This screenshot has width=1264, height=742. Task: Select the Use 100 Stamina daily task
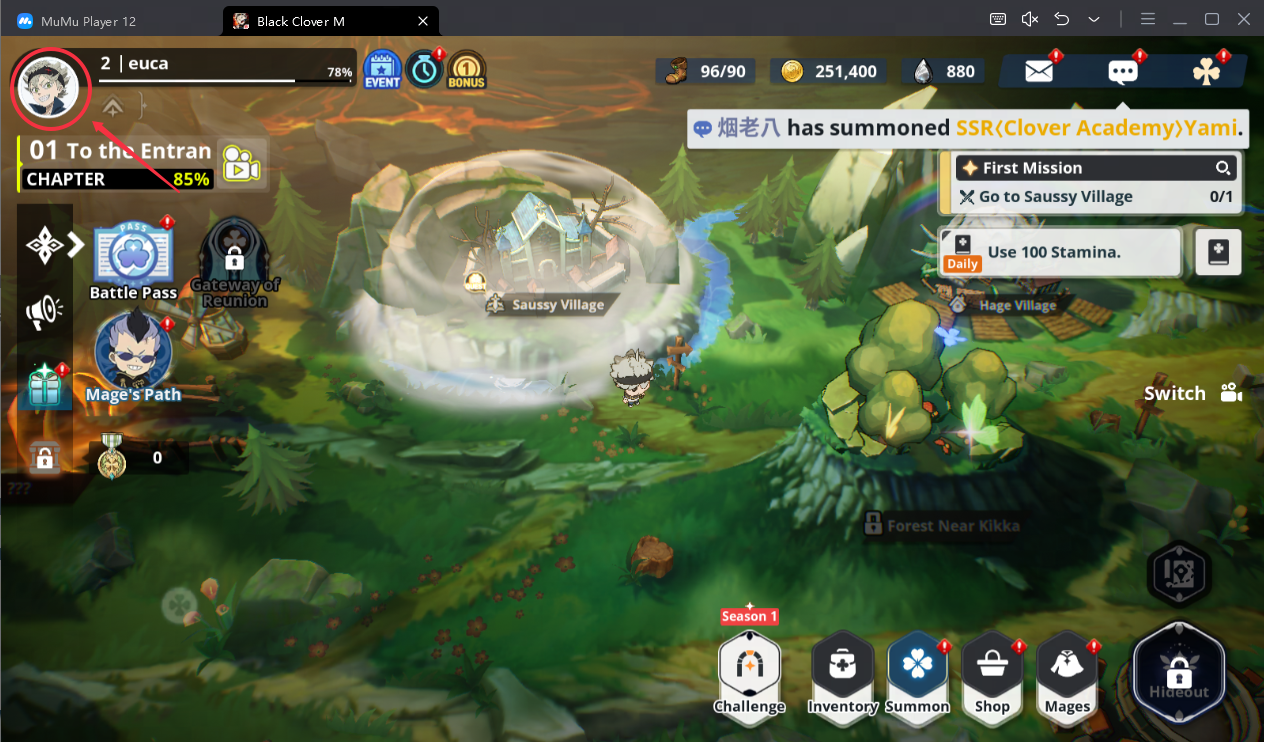(x=1060, y=252)
